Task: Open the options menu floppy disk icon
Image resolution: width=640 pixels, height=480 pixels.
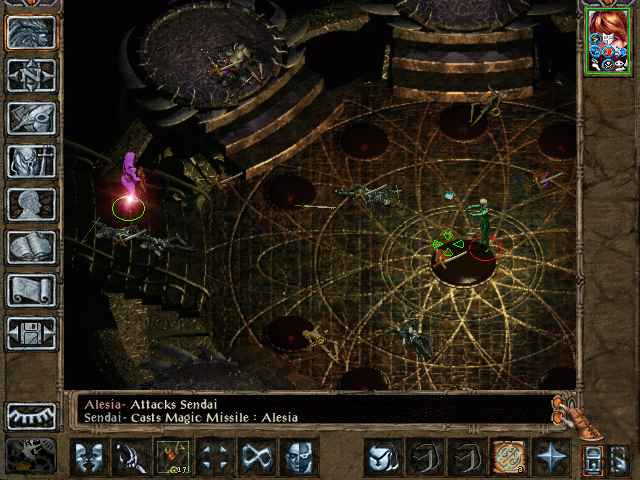Action: click(x=31, y=333)
